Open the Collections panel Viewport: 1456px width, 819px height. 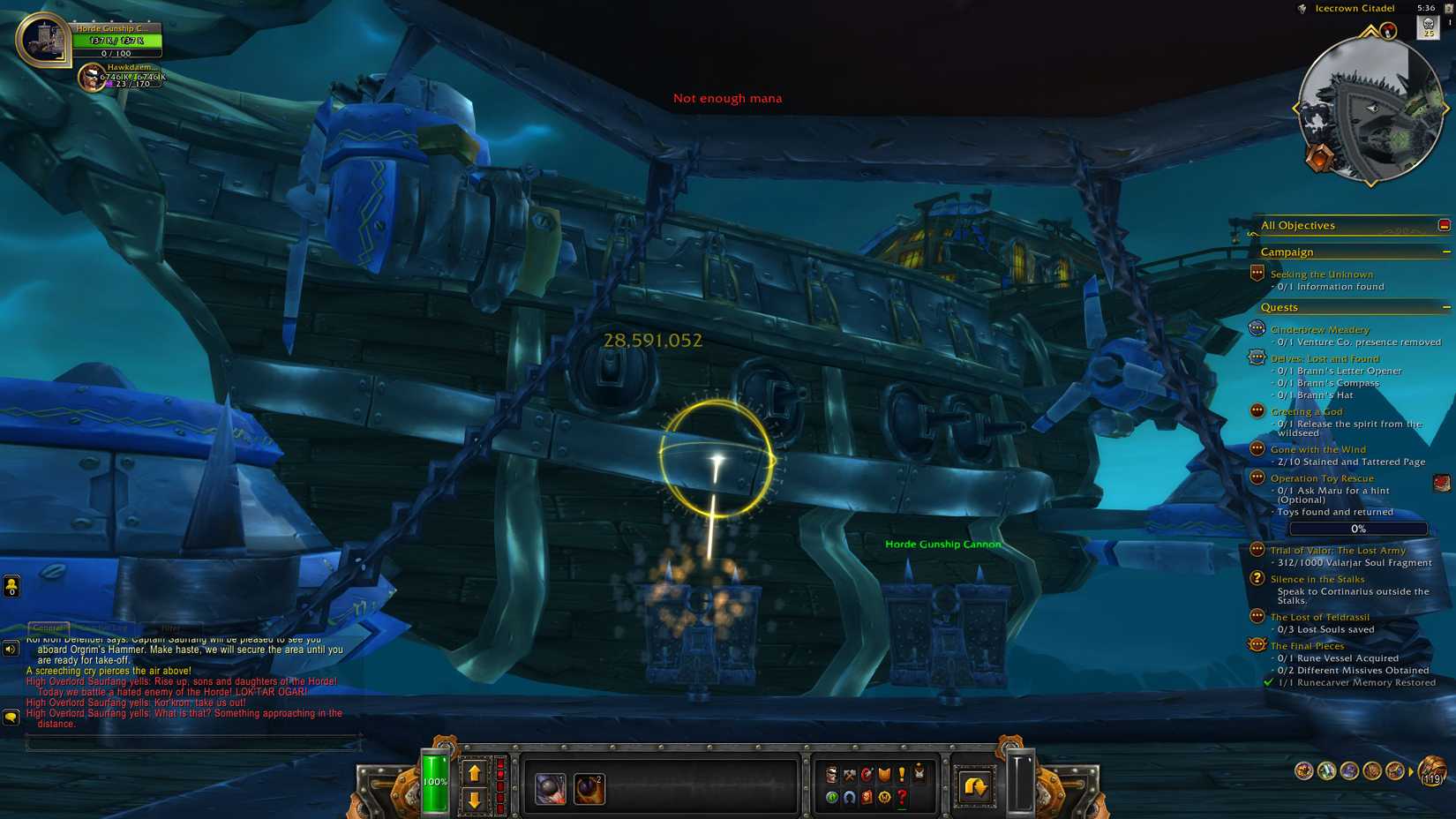[x=849, y=797]
